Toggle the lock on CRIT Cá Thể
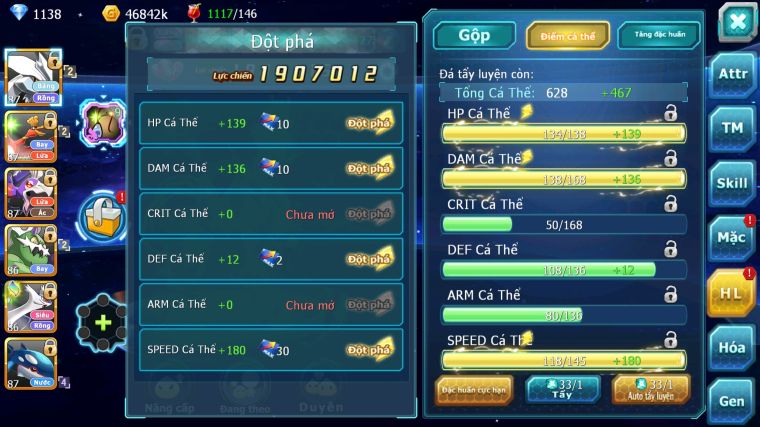Screen dimensions: 760x427 pyautogui.click(x=670, y=204)
